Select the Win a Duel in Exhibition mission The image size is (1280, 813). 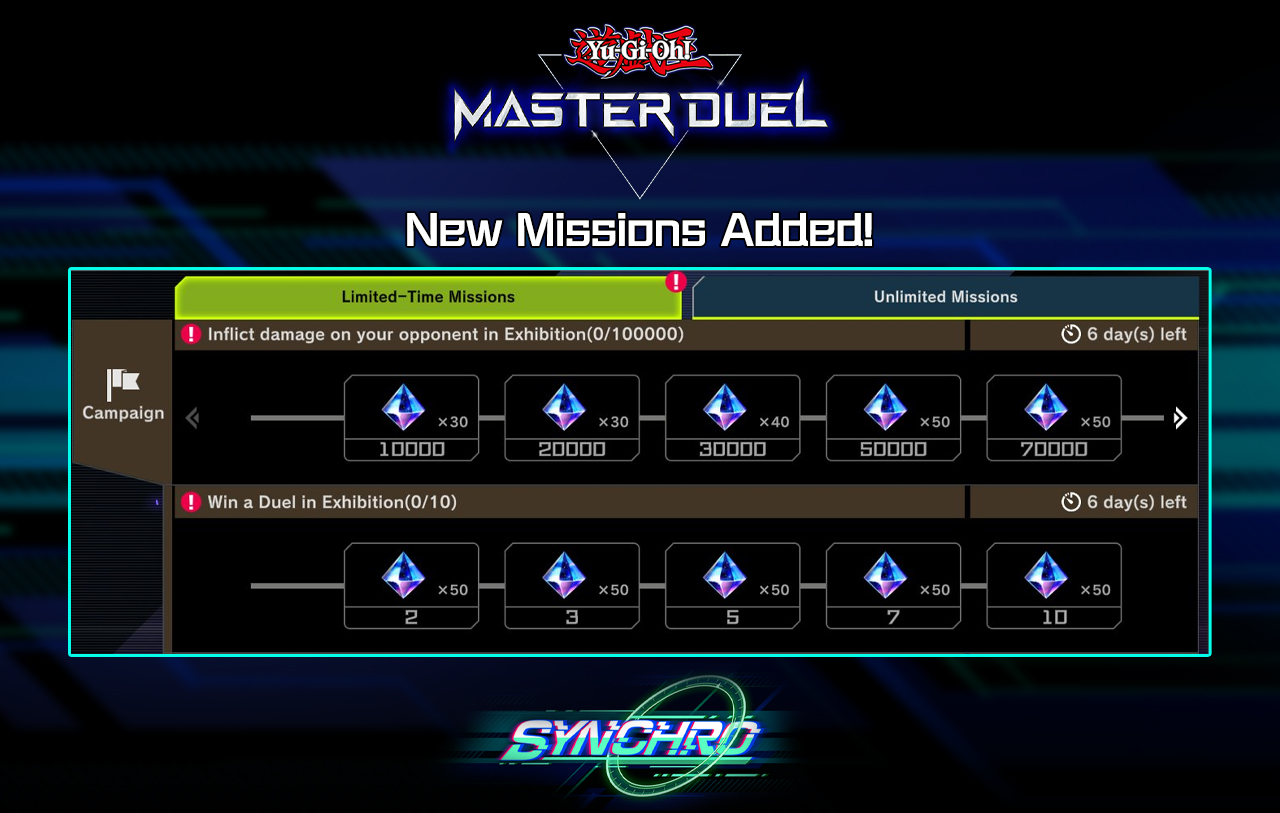point(560,502)
